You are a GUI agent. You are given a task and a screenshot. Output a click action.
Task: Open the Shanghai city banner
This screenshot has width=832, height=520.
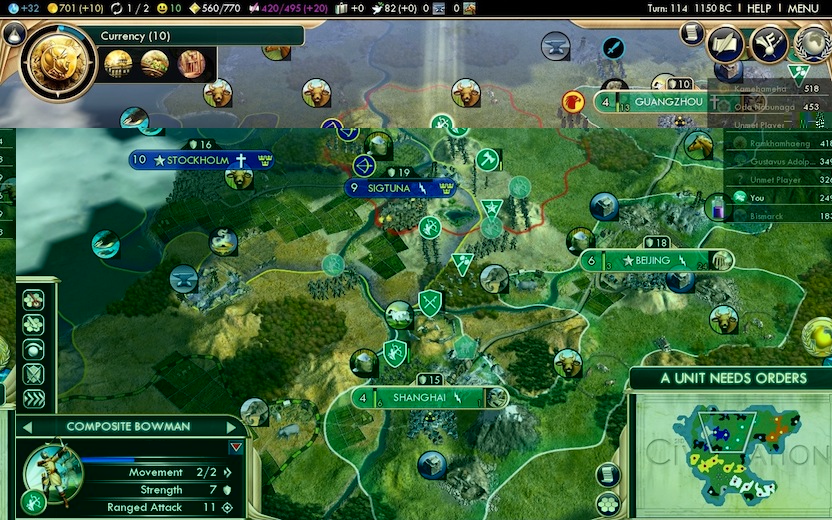pos(430,397)
